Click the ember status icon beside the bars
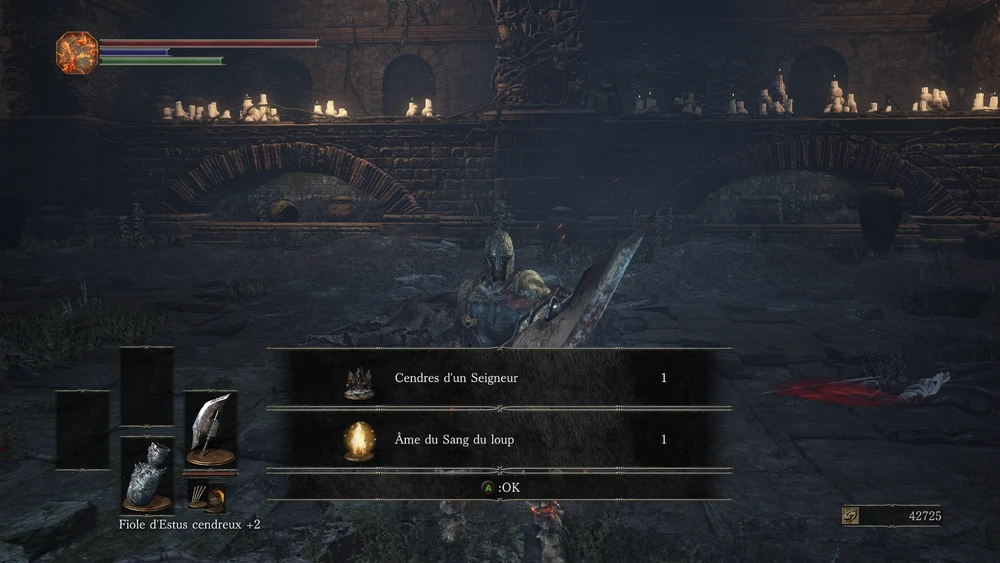Viewport: 1000px width, 563px height. 75,51
